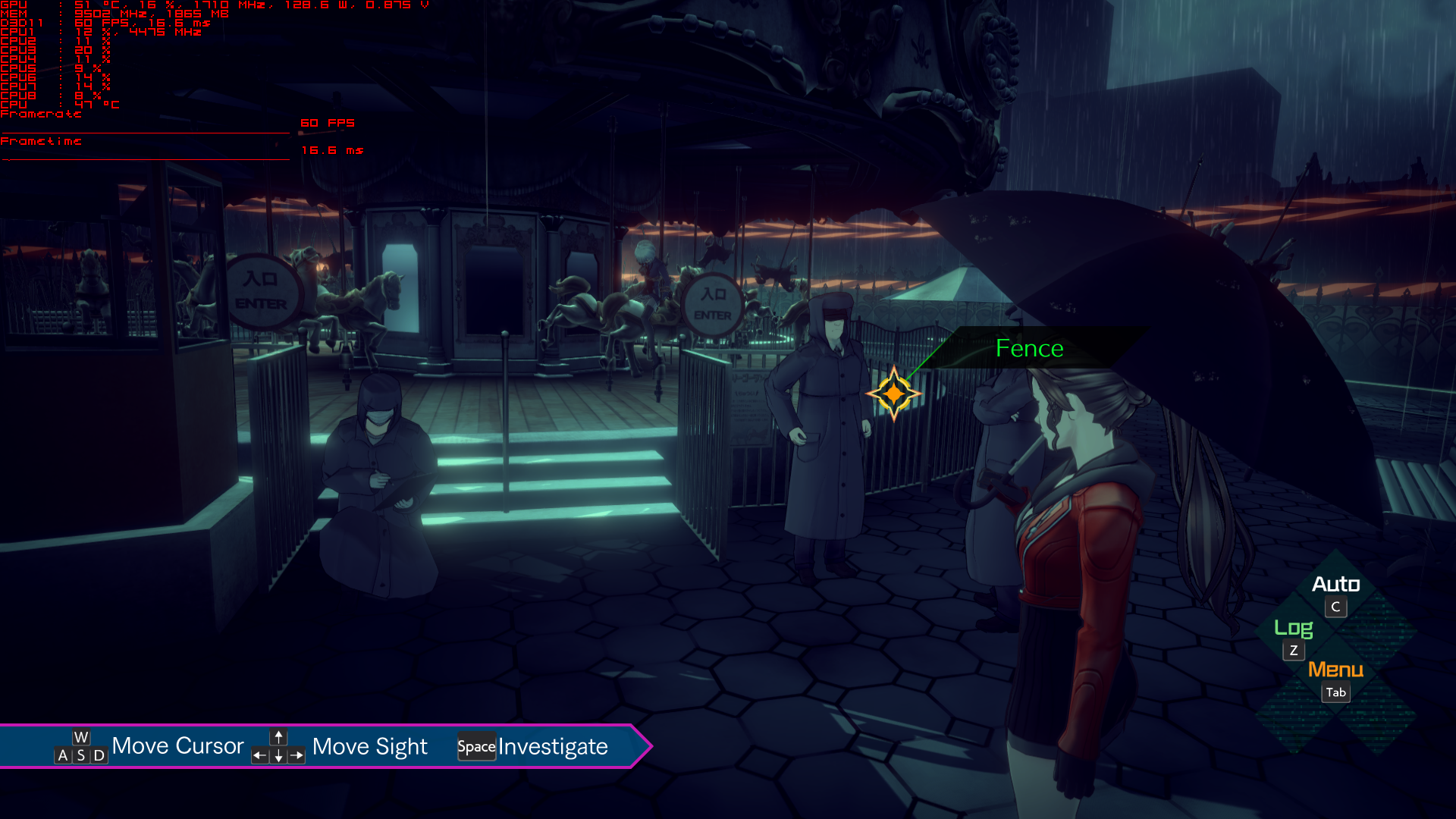Viewport: 1456px width, 819px height.
Task: Investigate the Fence cursor marker
Action: click(x=893, y=394)
